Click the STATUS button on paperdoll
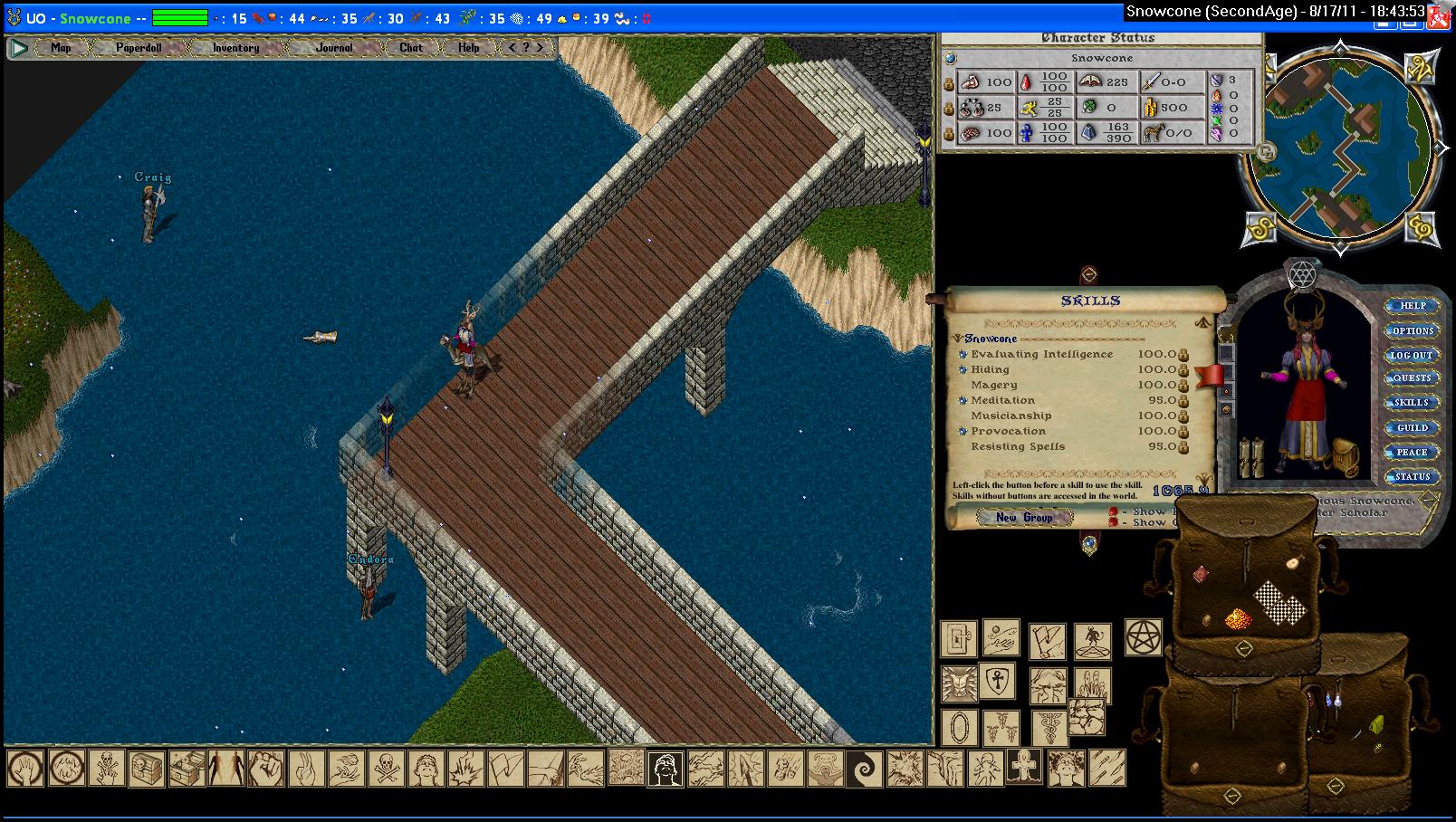The image size is (1456, 822). coord(1412,476)
